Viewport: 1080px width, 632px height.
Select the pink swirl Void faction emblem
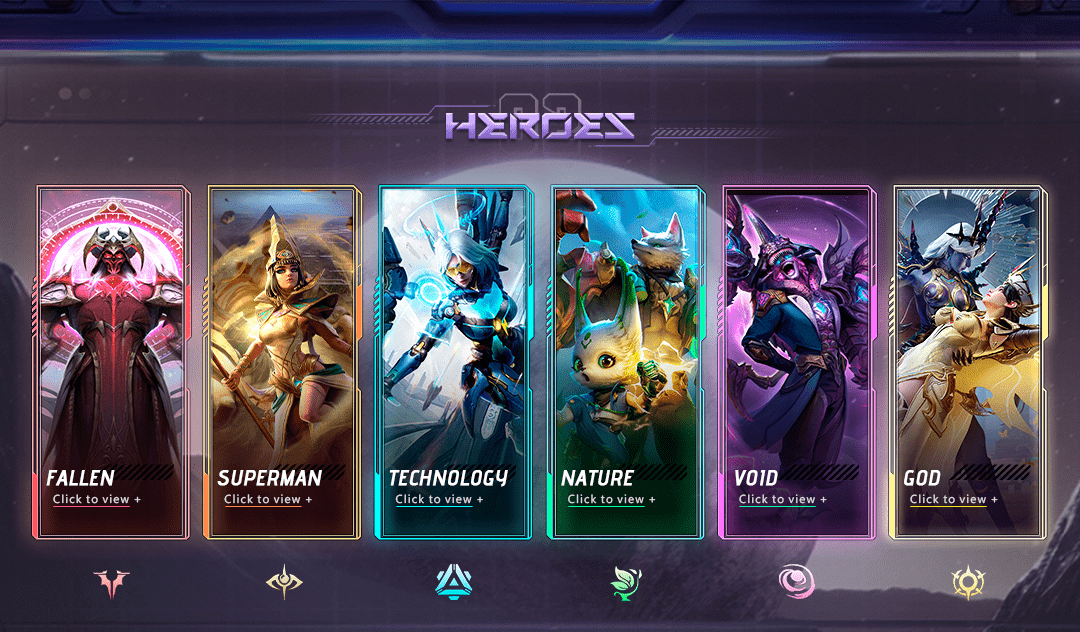797,582
